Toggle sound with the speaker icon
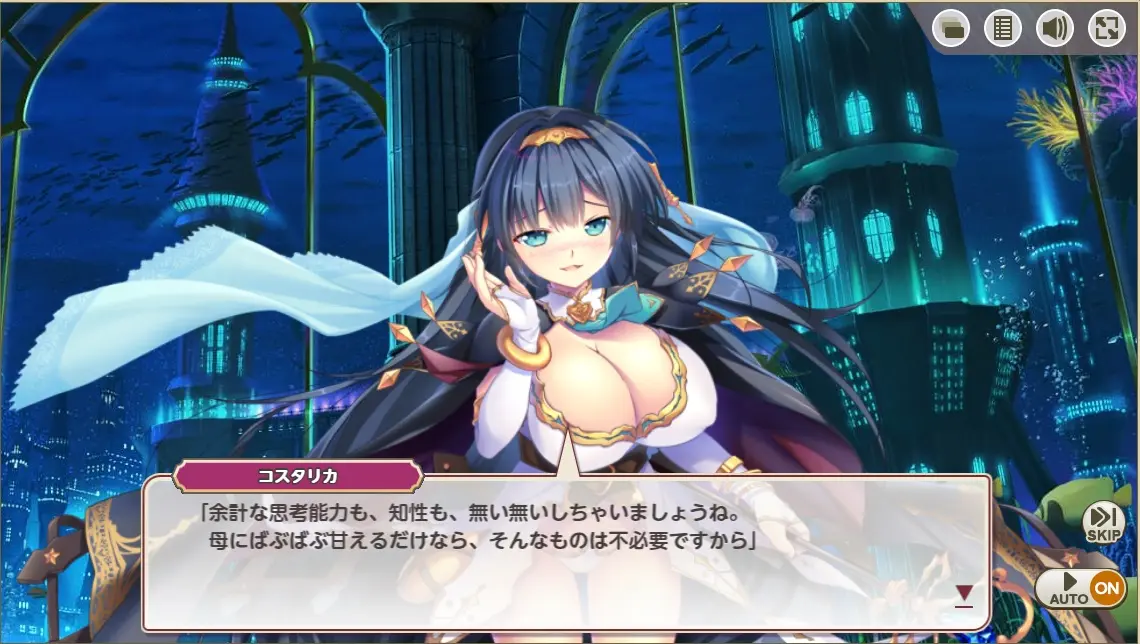The height and width of the screenshot is (644, 1140). 1055,28
